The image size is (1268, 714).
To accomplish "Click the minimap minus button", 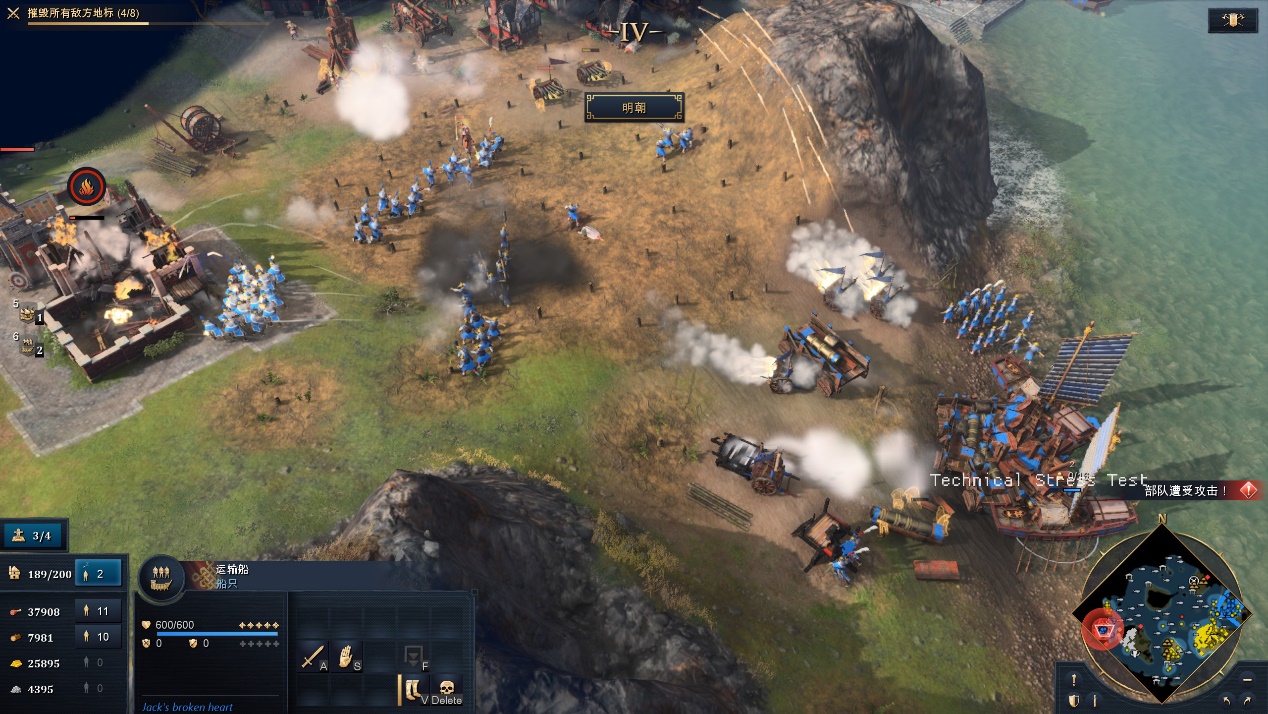I will [1247, 679].
